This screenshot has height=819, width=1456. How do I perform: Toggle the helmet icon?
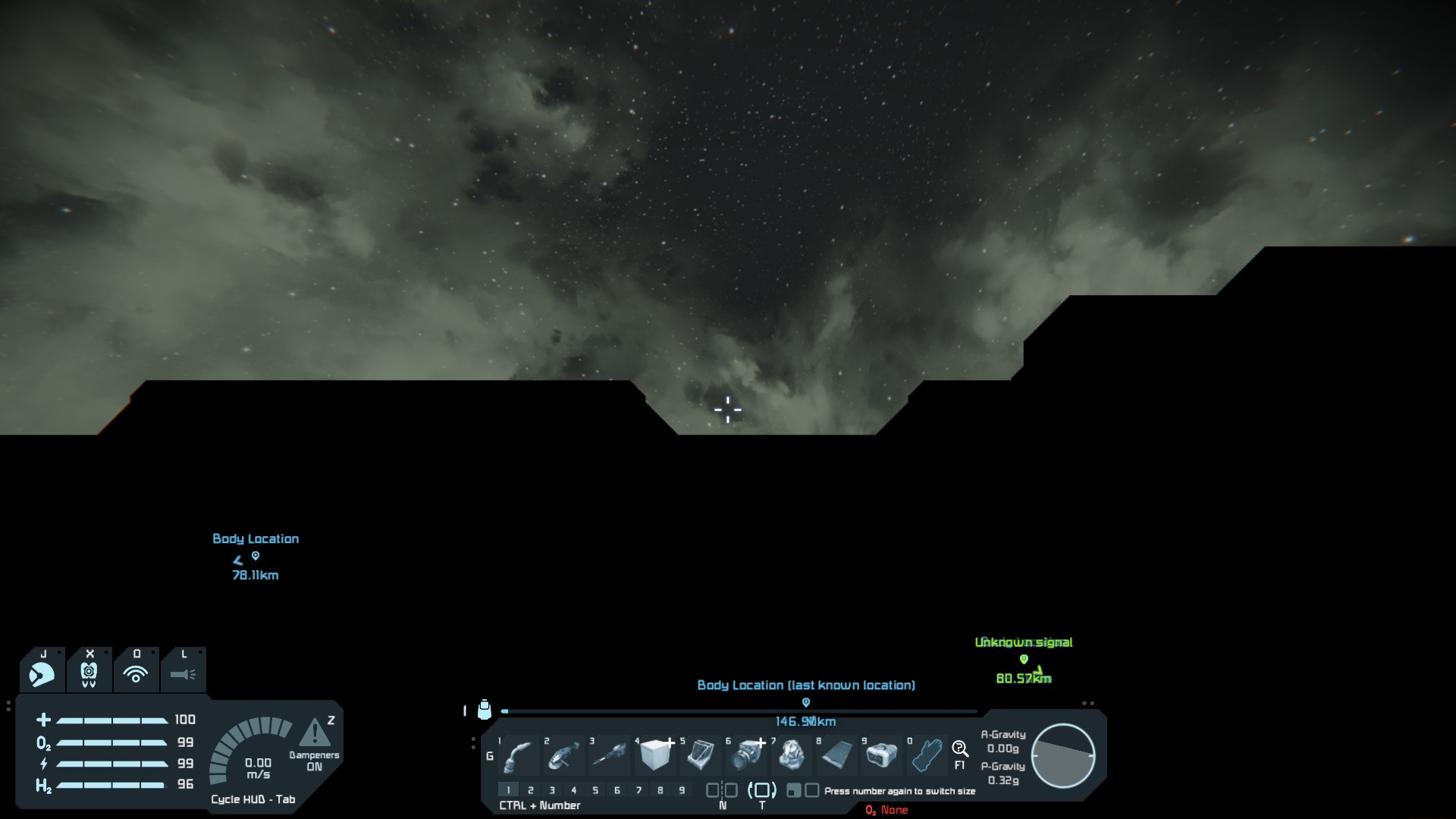(42, 673)
